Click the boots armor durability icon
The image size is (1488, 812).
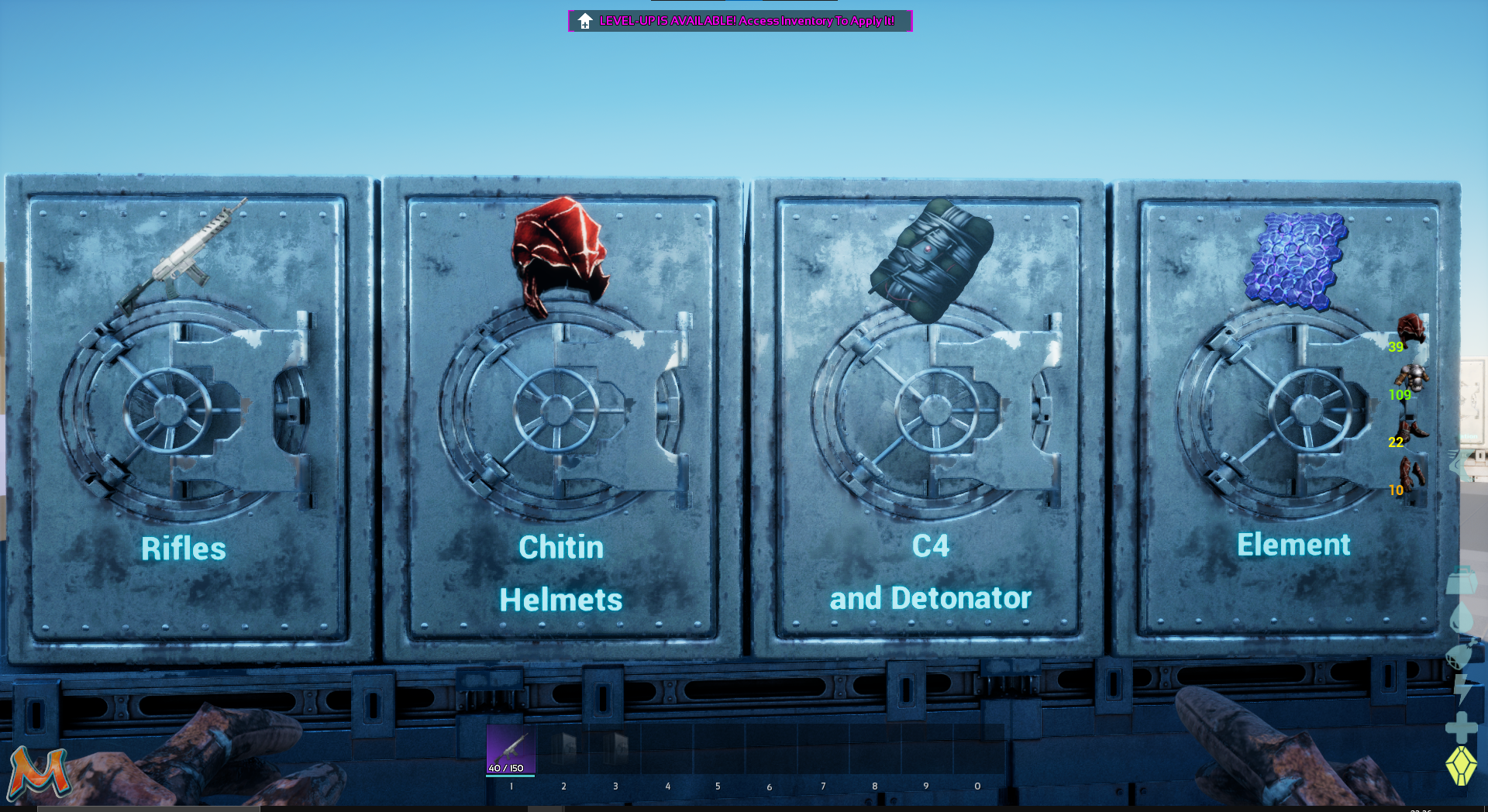[1411, 426]
